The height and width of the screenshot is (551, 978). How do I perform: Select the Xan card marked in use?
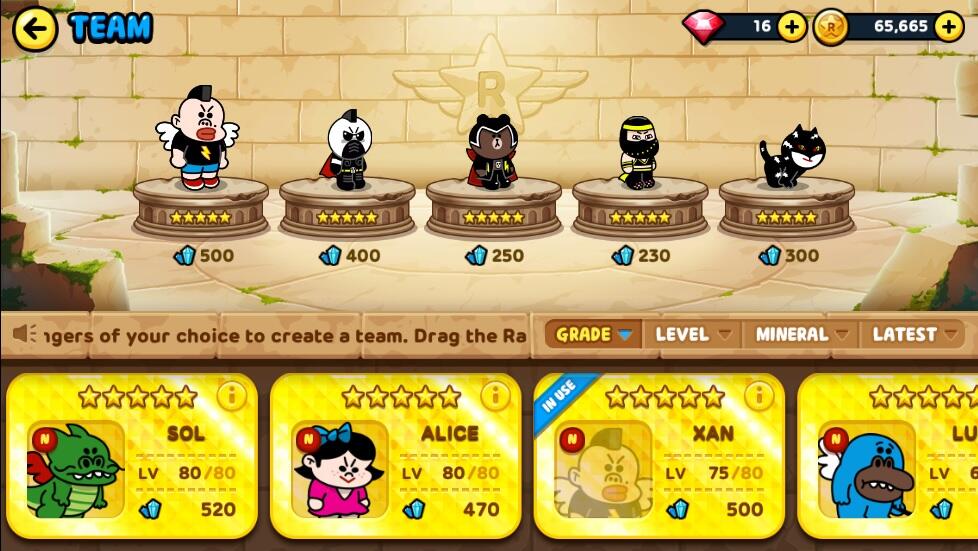[x=658, y=462]
